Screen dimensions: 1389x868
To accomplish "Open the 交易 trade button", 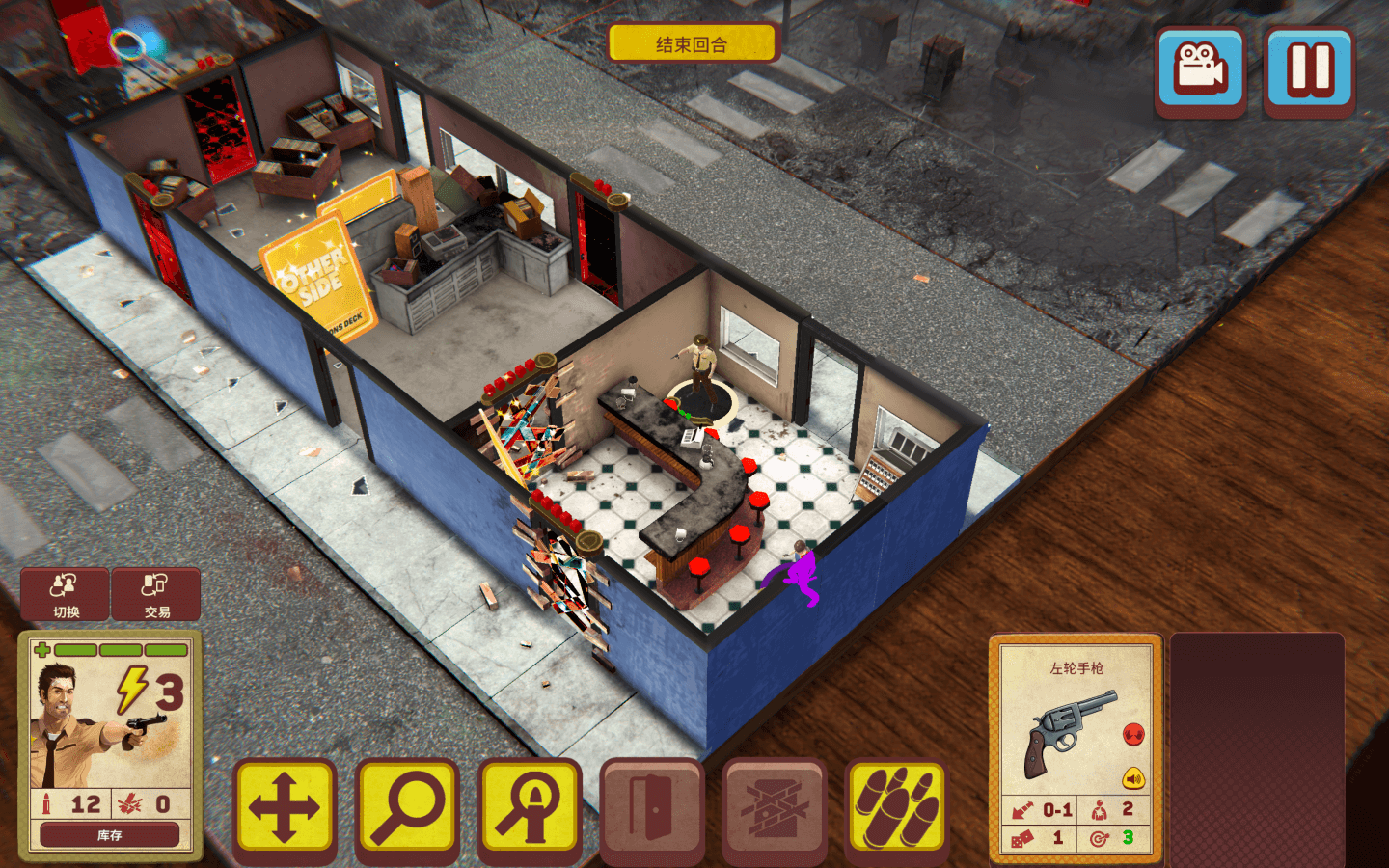I will point(156,594).
